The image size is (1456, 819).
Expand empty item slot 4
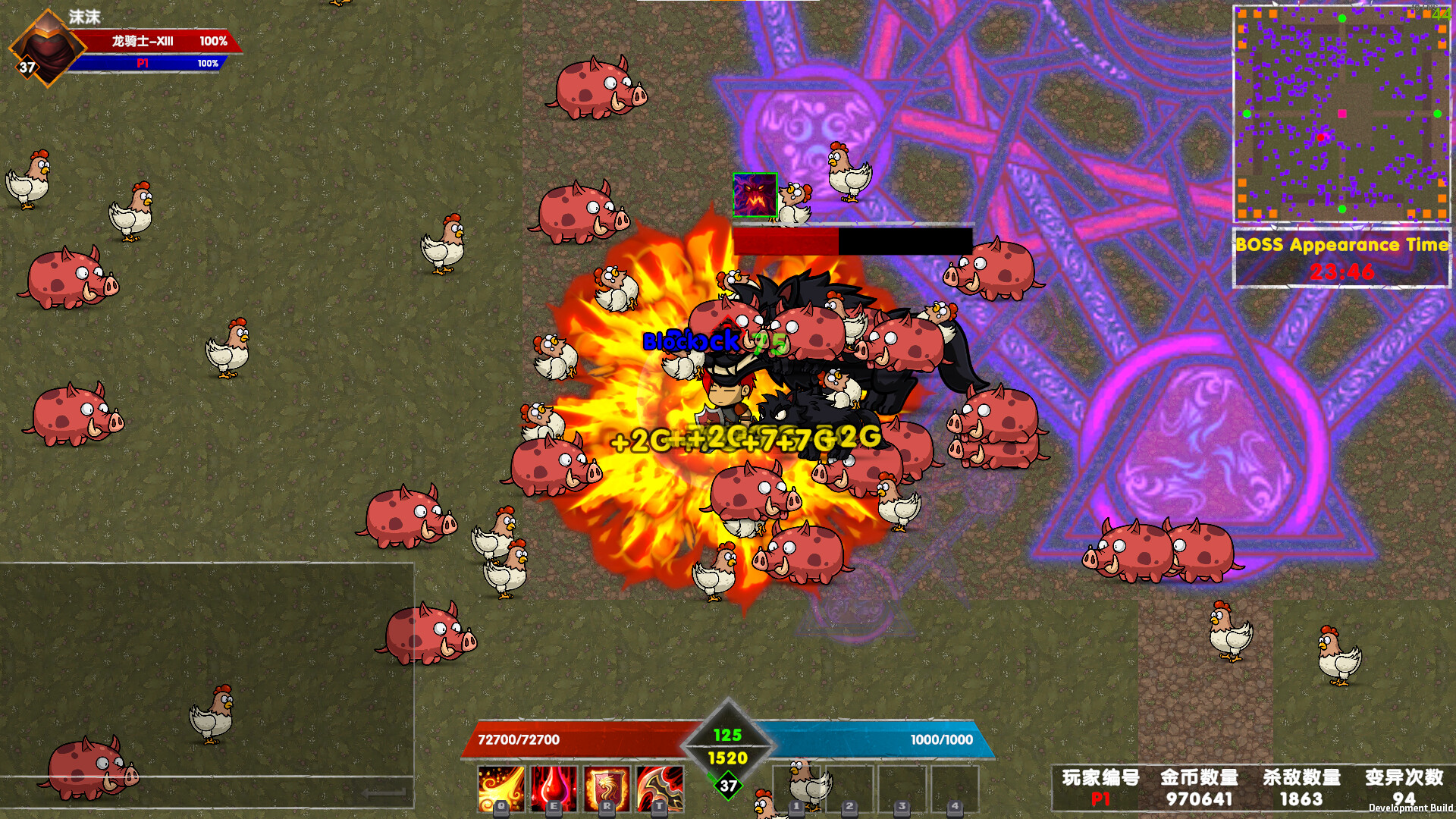955,789
